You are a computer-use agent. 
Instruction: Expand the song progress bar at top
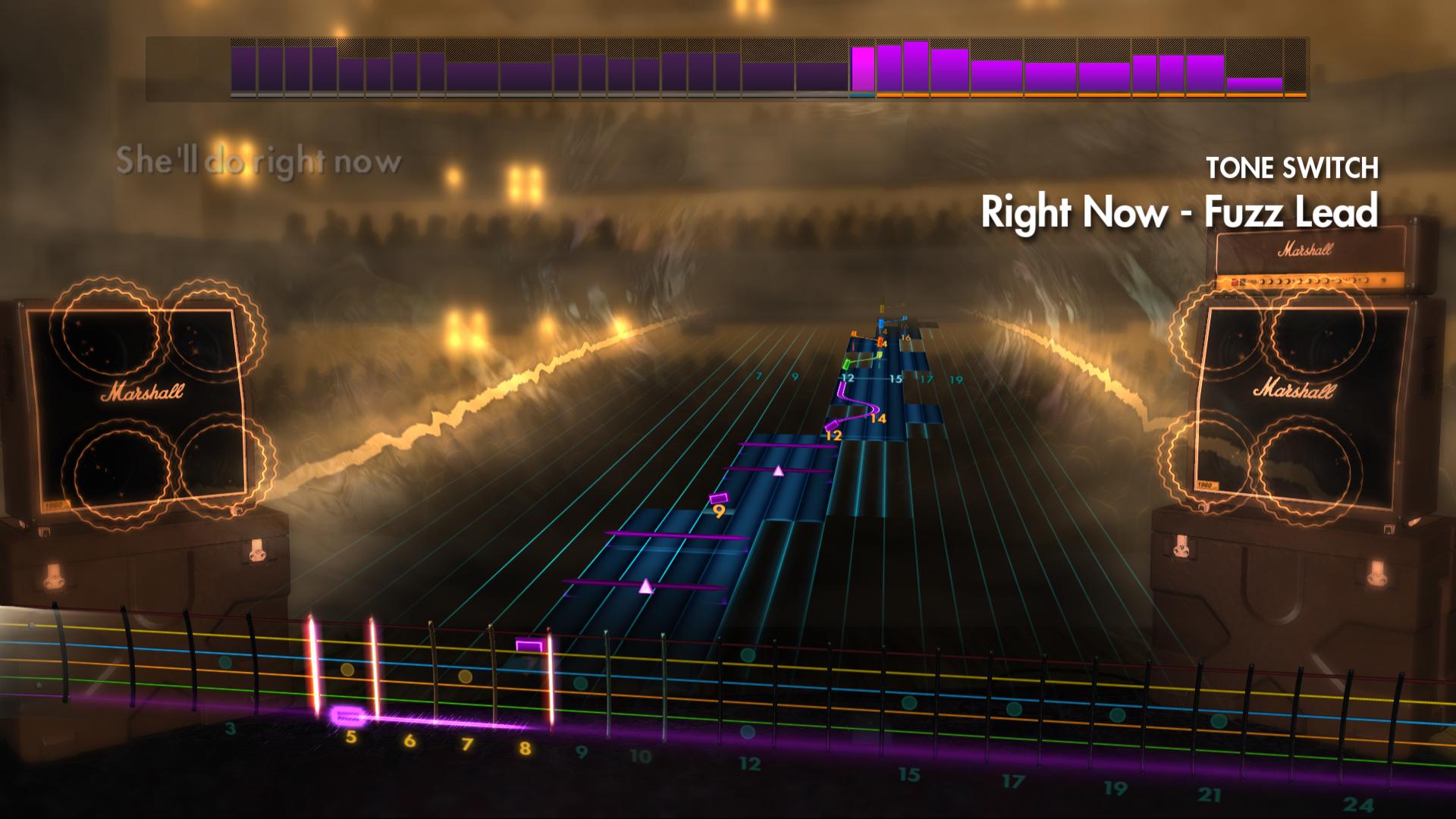pyautogui.click(x=728, y=68)
